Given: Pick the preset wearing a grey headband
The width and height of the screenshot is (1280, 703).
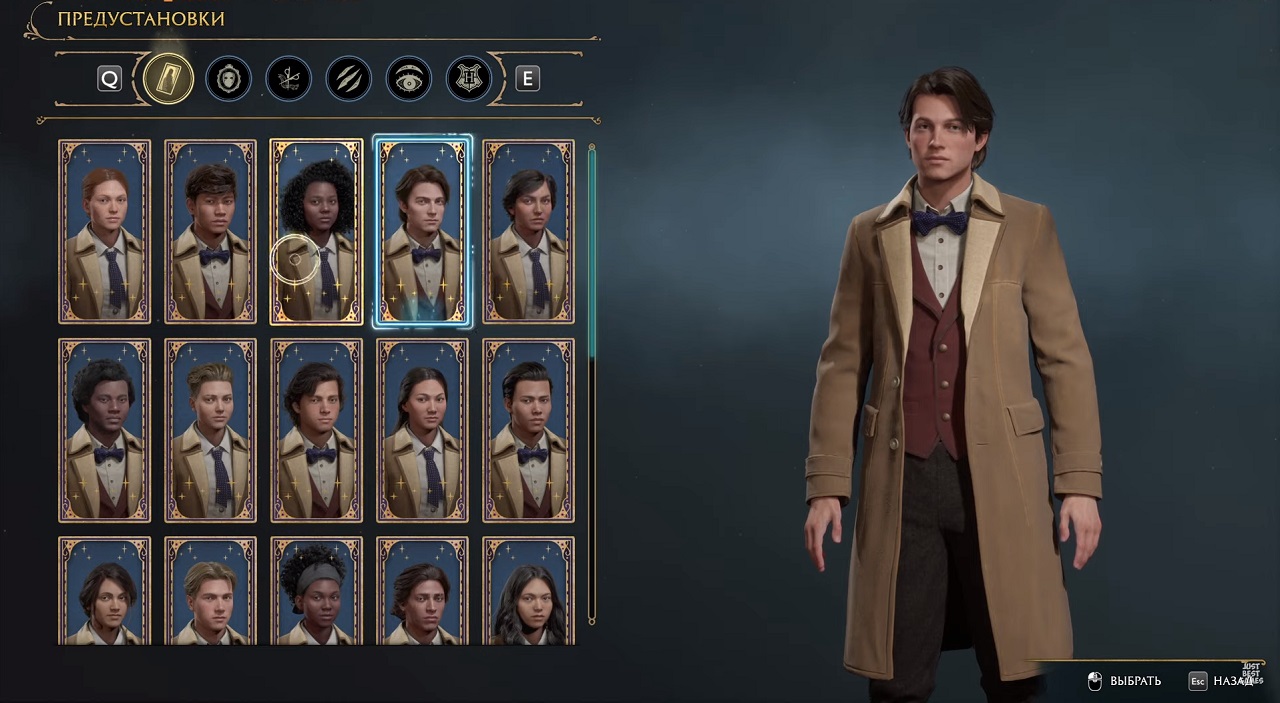Looking at the screenshot, I should 317,592.
